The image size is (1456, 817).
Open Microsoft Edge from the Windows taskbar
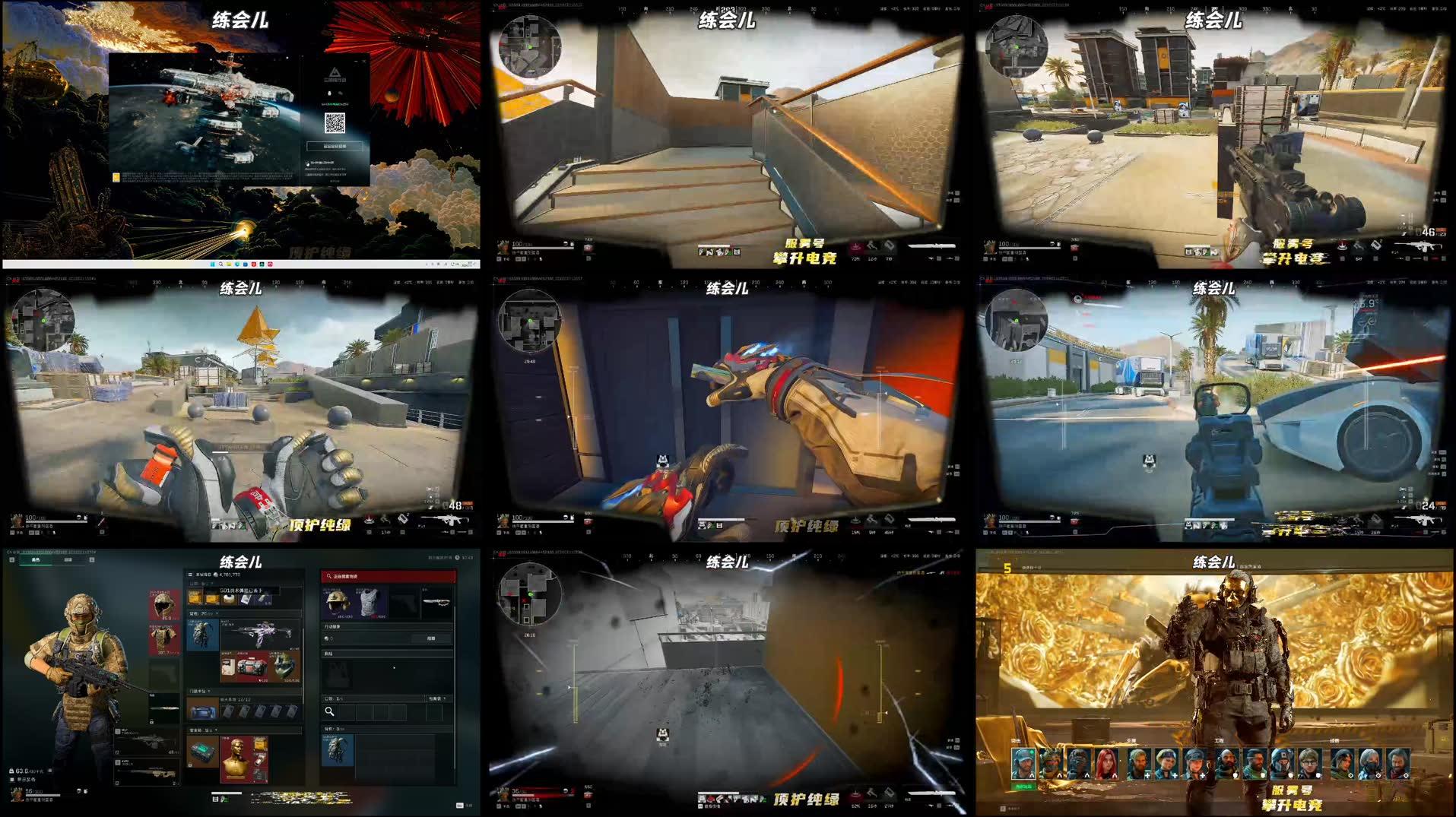(x=237, y=264)
